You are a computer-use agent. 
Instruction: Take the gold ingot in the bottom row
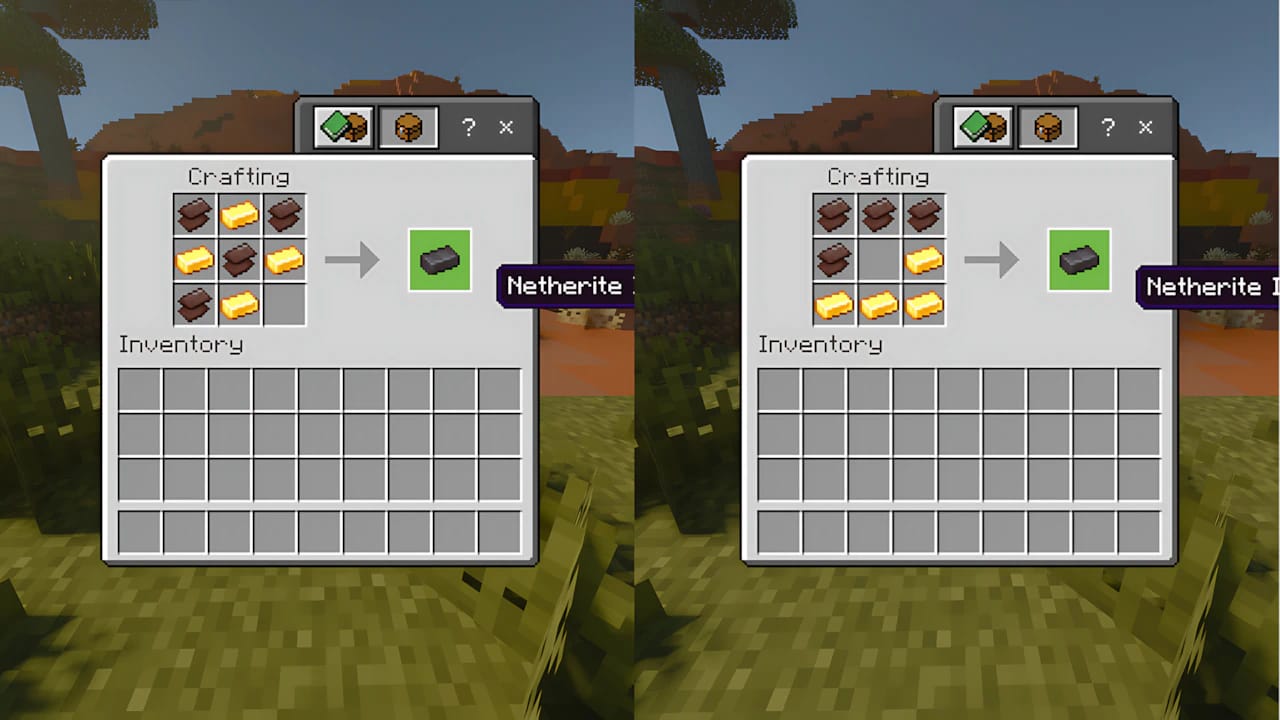(x=238, y=304)
